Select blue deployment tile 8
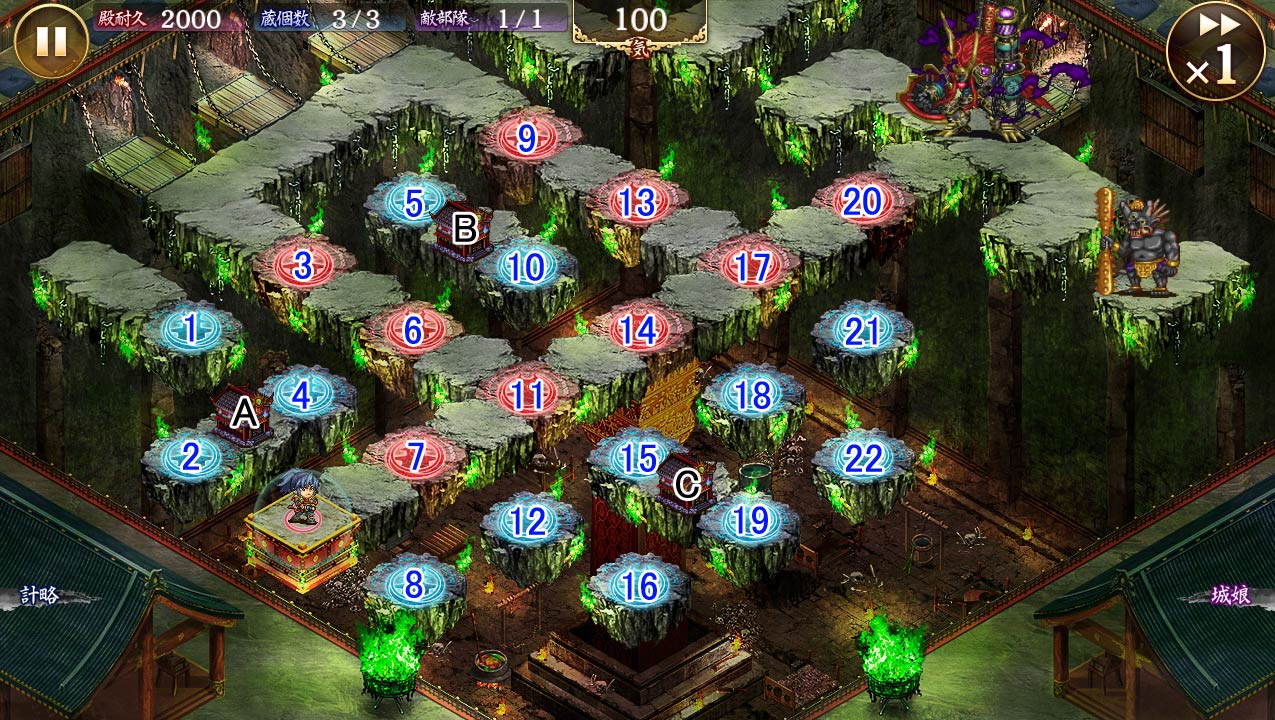The image size is (1275, 720). (413, 584)
